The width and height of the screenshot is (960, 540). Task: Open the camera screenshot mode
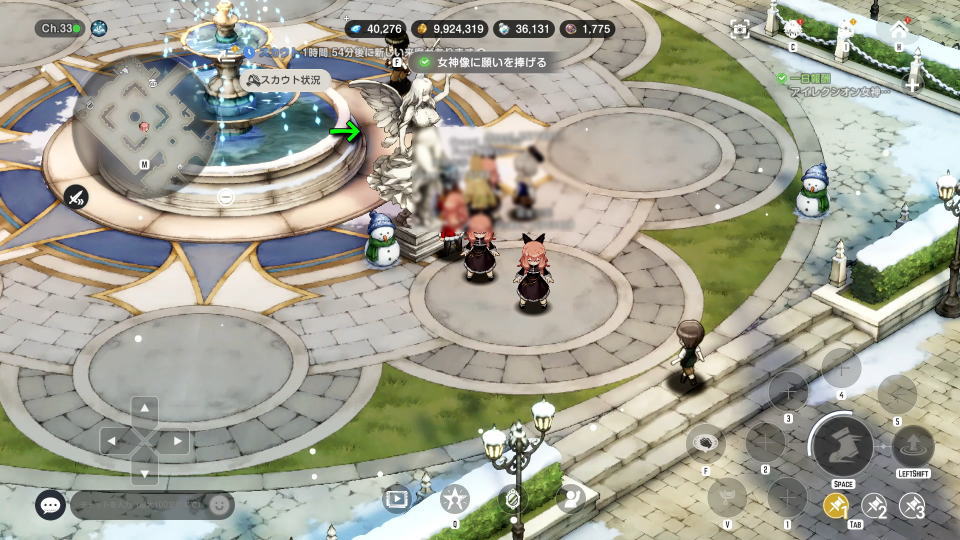tap(740, 30)
